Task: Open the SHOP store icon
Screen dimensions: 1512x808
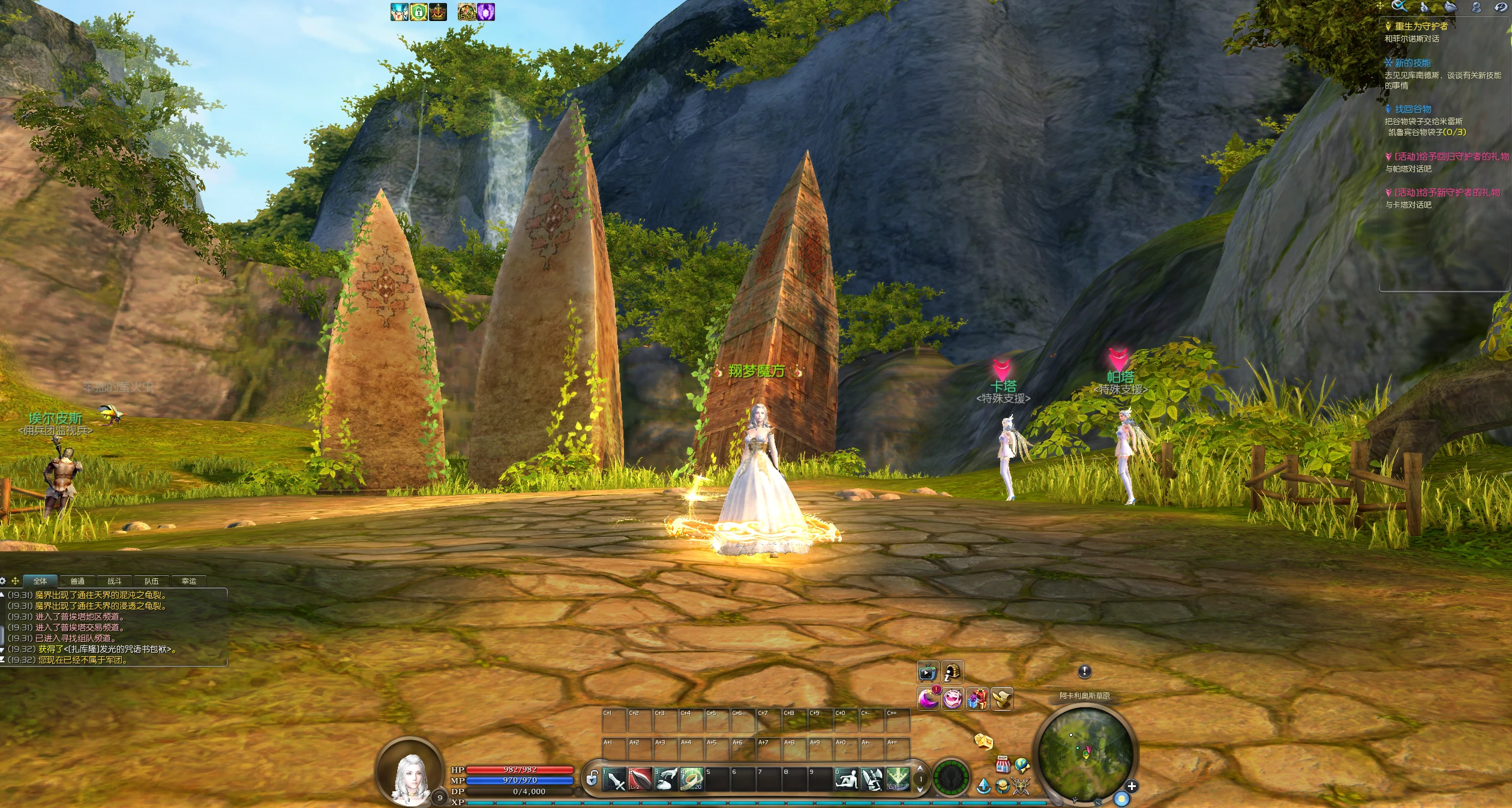Action: pos(1002,764)
